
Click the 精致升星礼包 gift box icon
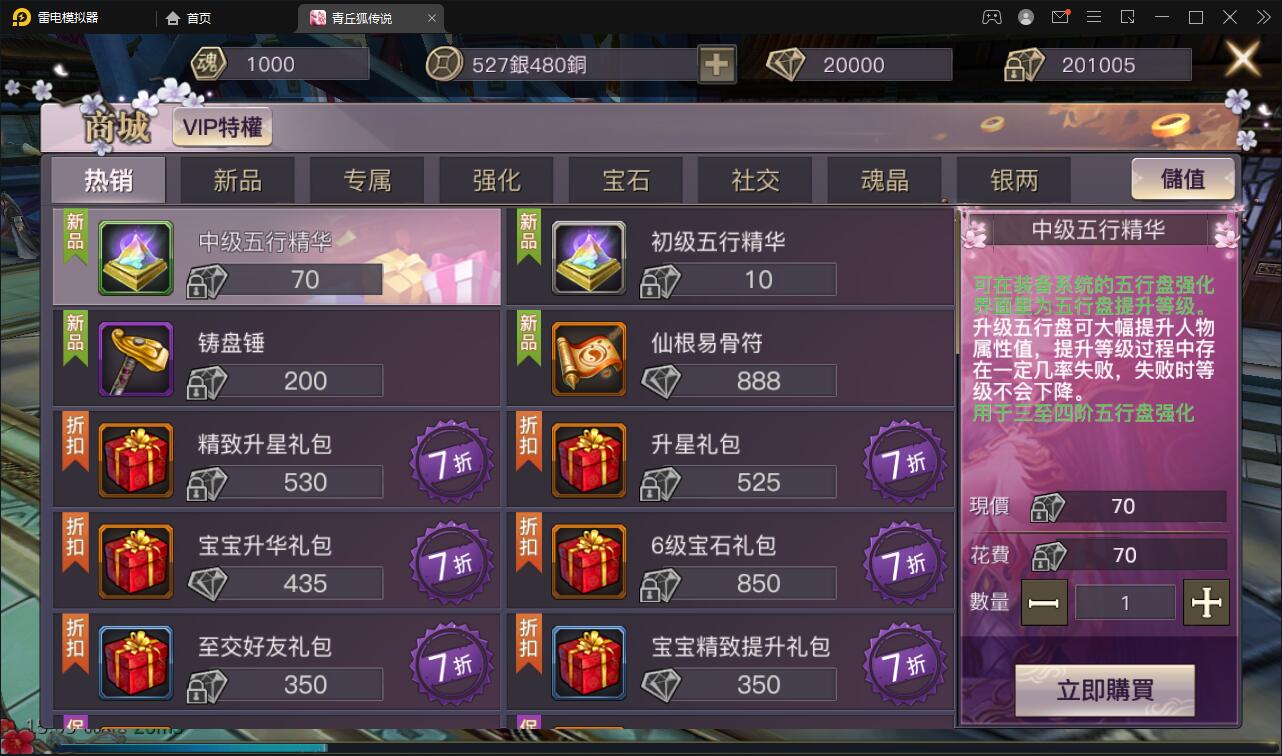pos(135,461)
